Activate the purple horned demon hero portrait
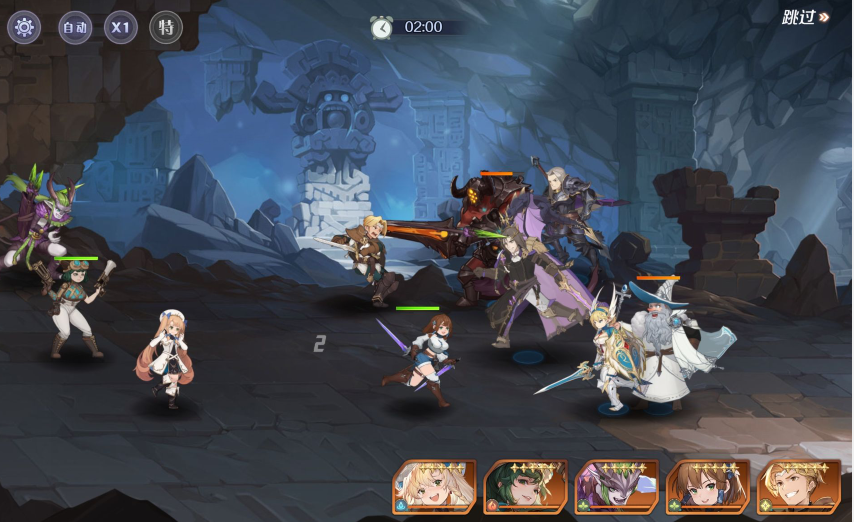The image size is (854, 522). 616,487
